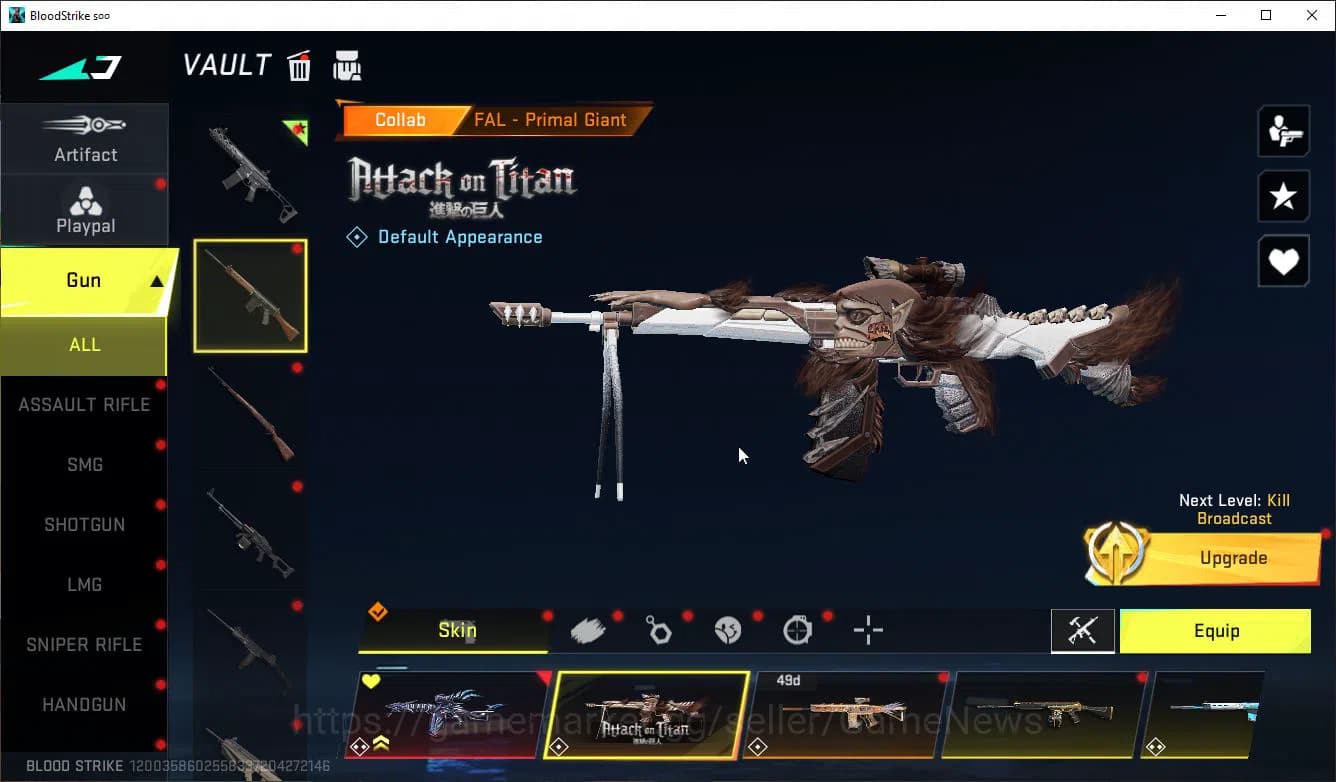Open the scope customization icon
1336x782 pixels.
[797, 630]
